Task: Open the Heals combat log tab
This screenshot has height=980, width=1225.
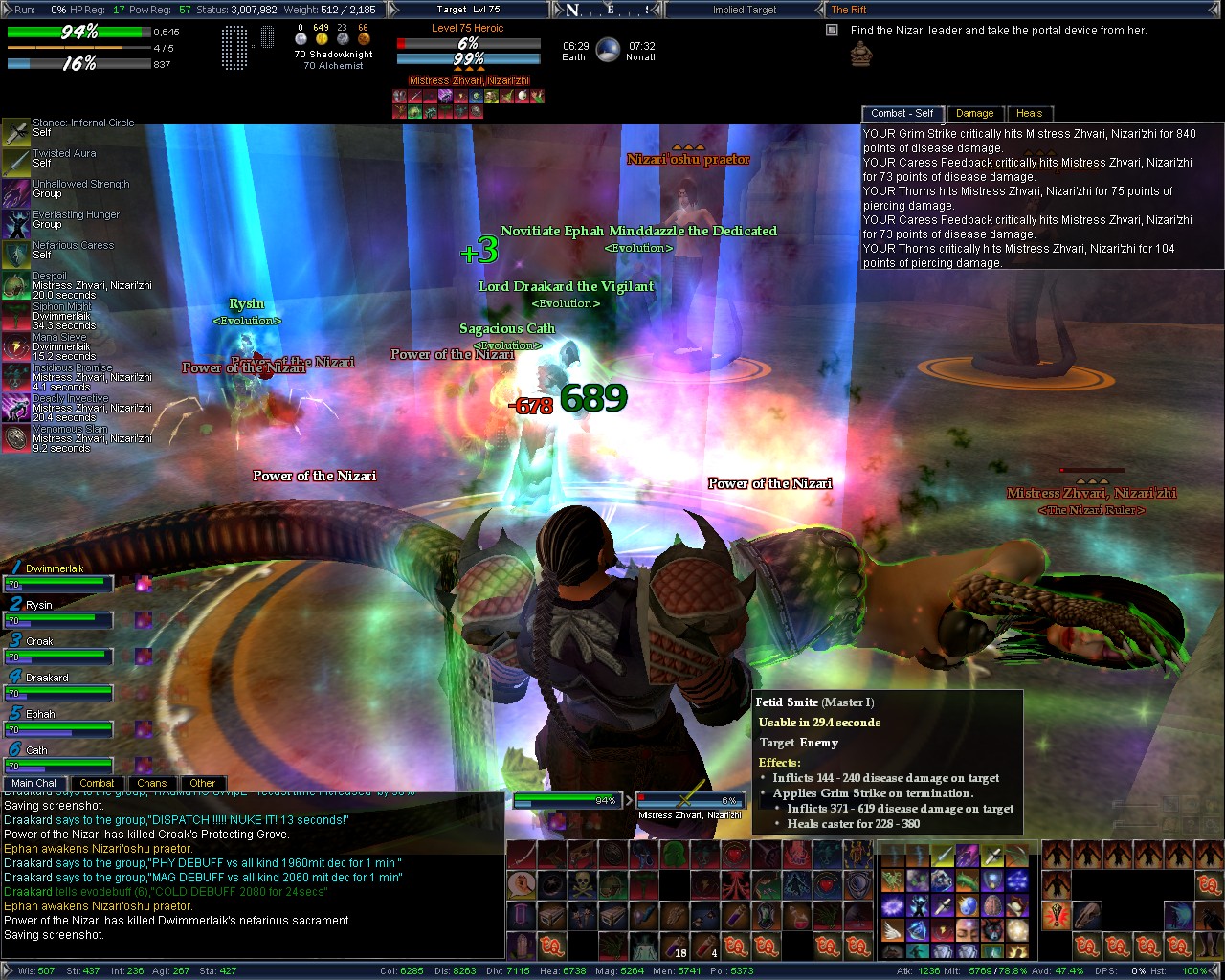Action: tap(1029, 113)
